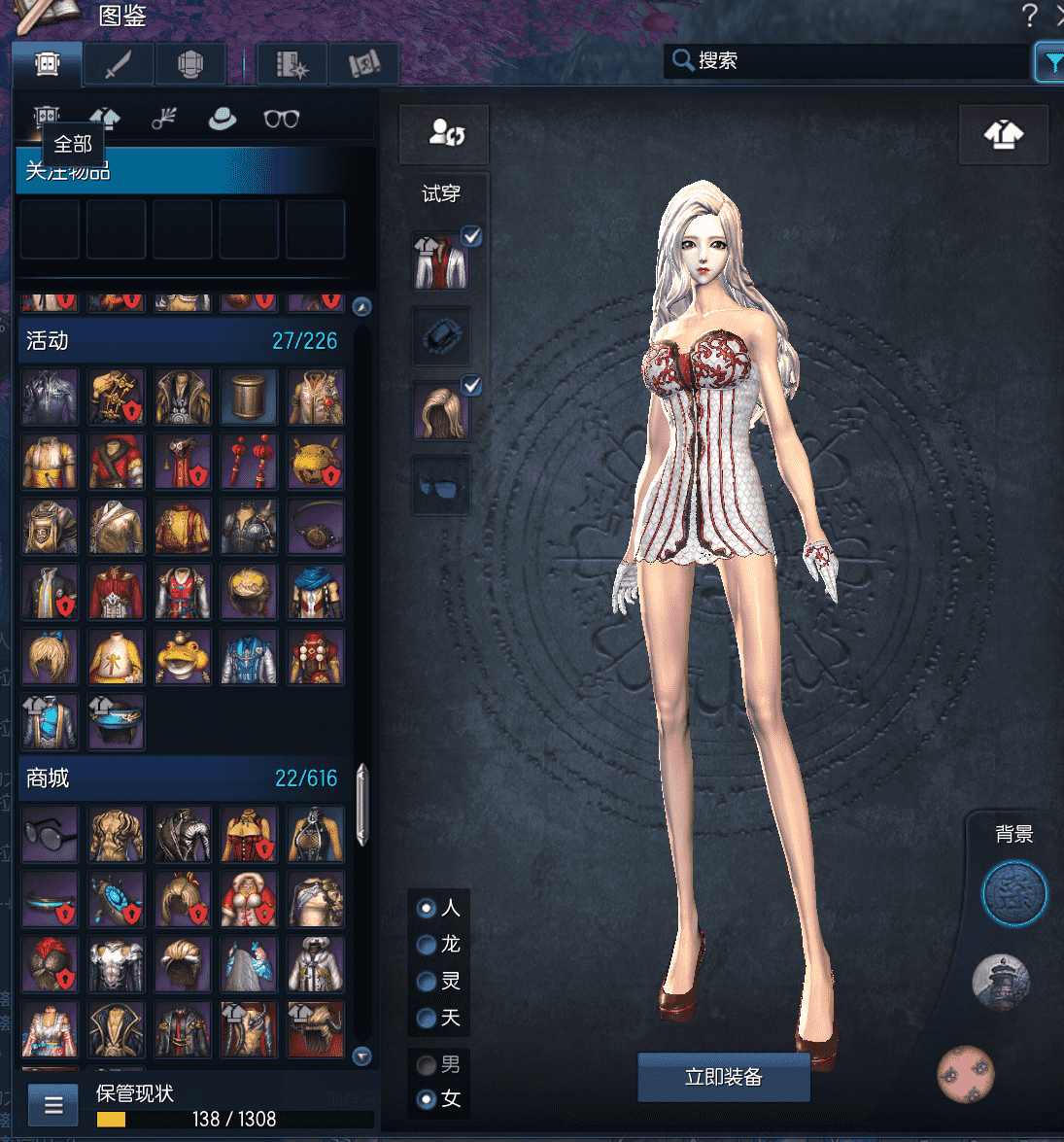
Task: Select the black sunglasses shop item
Action: coord(50,834)
